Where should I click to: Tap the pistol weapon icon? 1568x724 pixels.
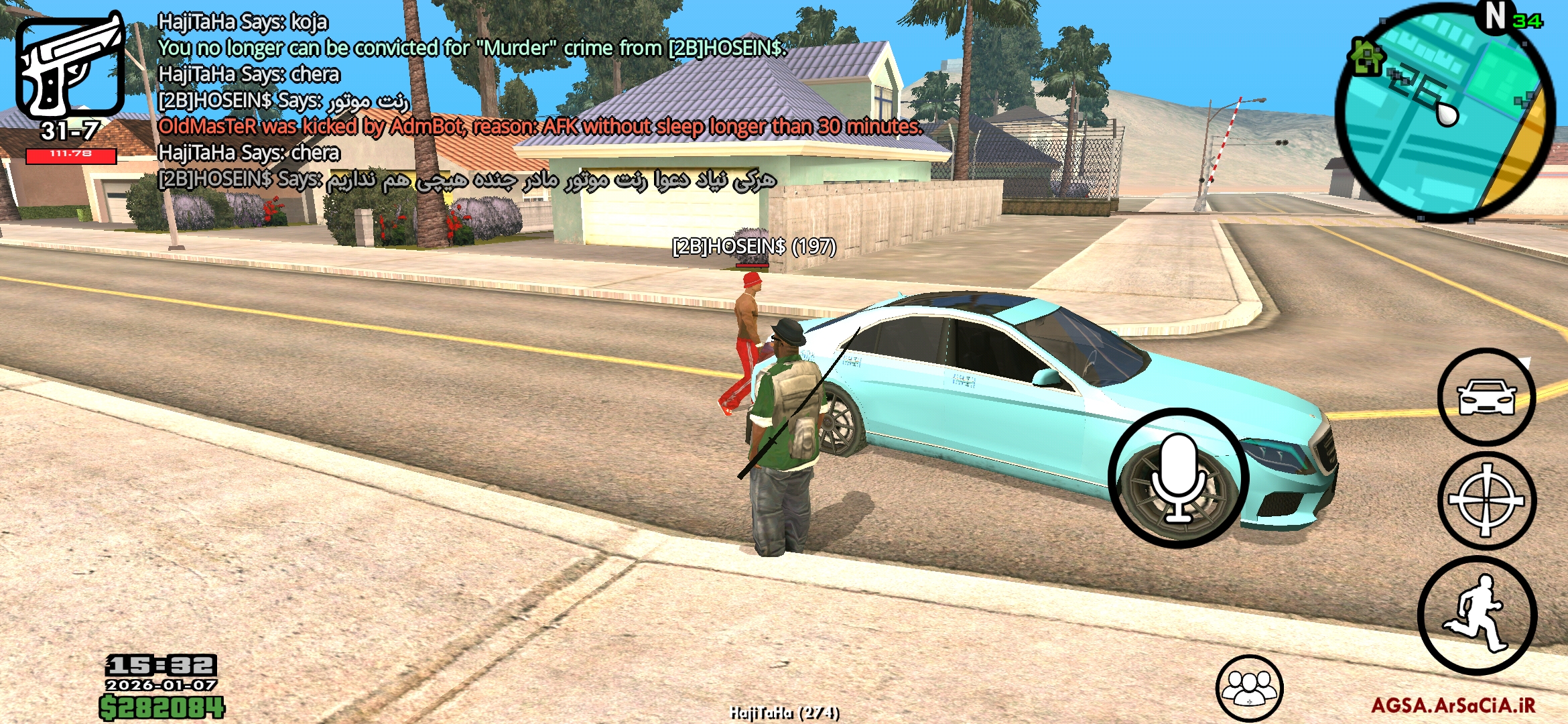click(70, 66)
